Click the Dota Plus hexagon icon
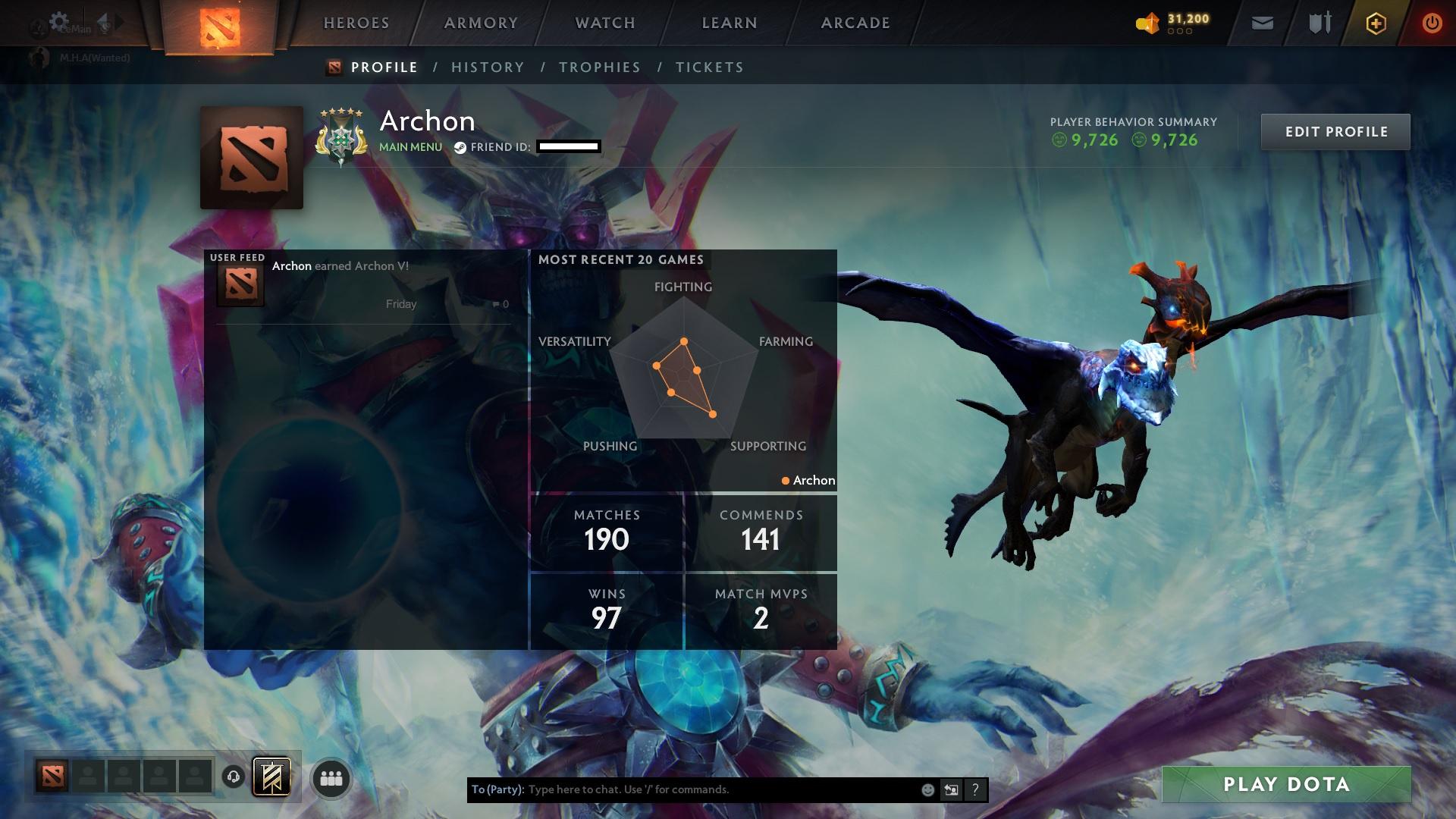1456x819 pixels. tap(1376, 24)
